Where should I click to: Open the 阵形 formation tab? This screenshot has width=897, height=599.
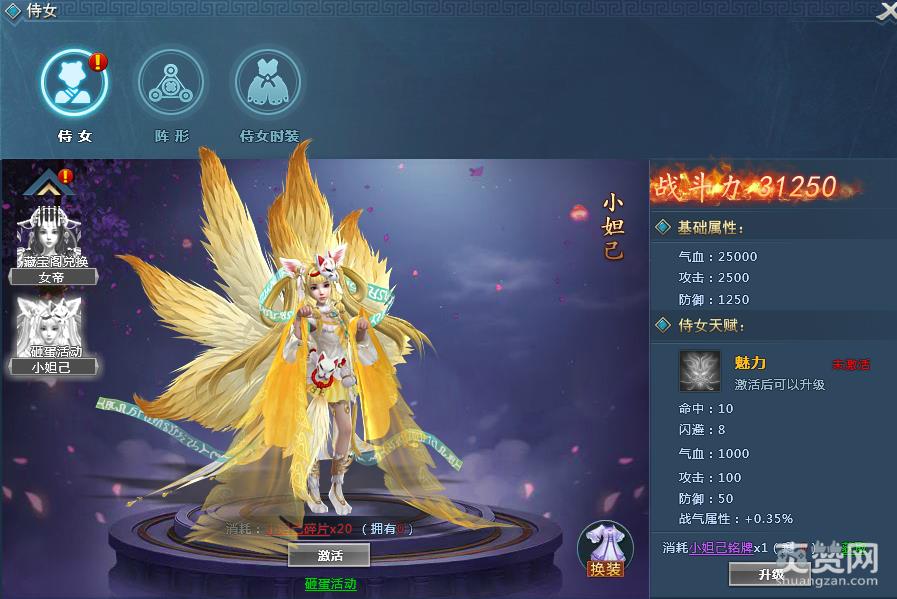click(x=171, y=83)
